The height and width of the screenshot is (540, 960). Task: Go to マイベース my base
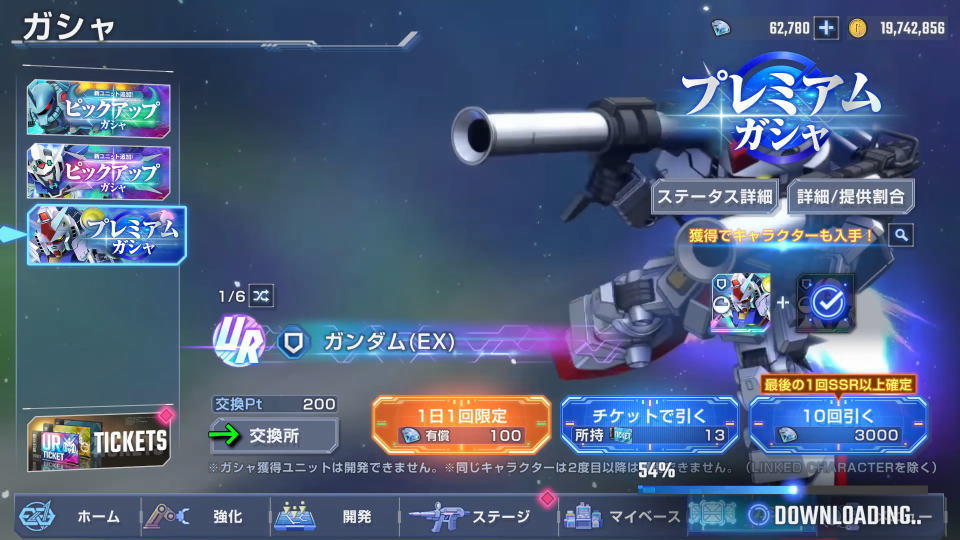622,517
